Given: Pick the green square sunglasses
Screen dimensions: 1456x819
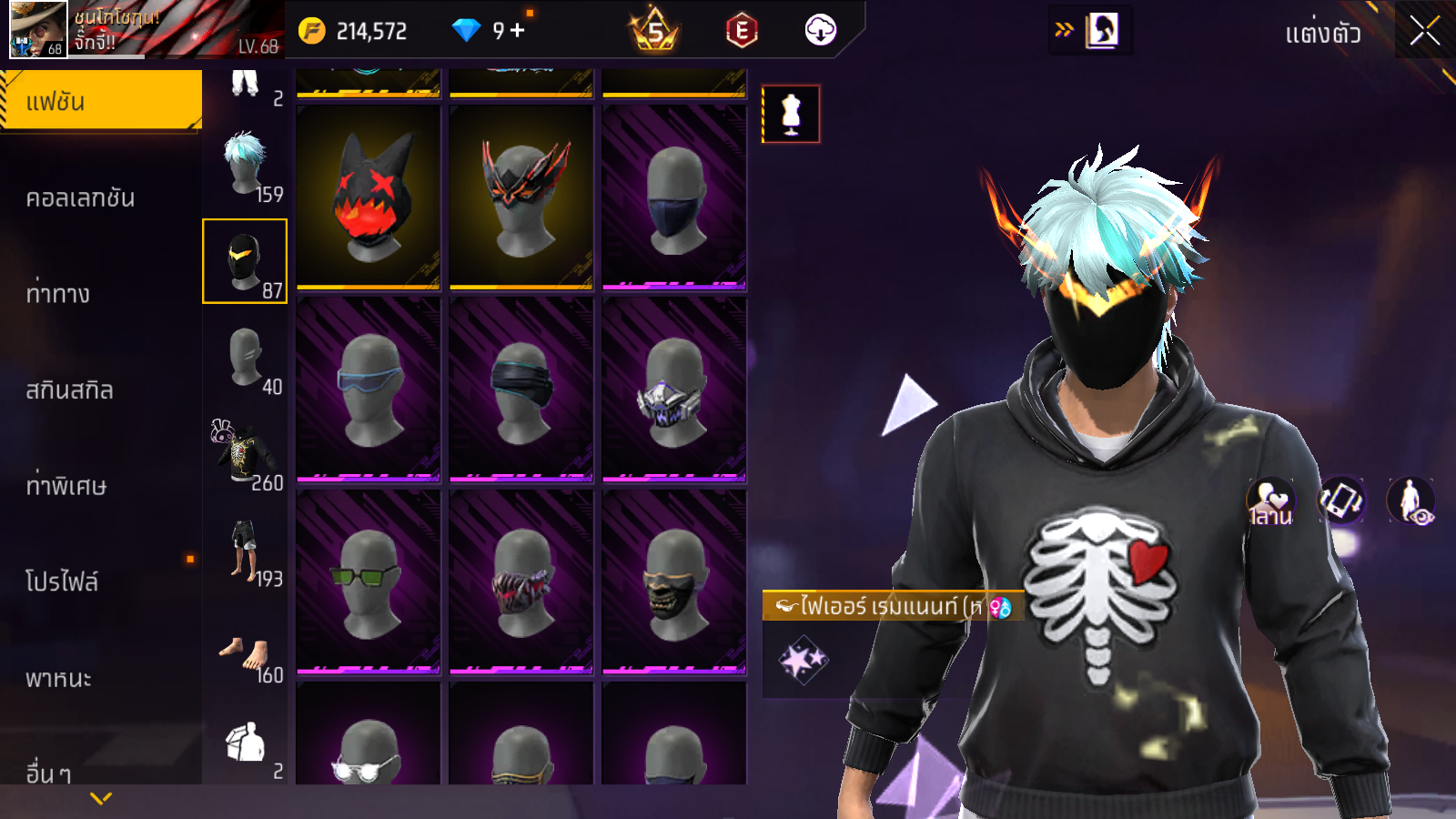Looking at the screenshot, I should pyautogui.click(x=369, y=582).
